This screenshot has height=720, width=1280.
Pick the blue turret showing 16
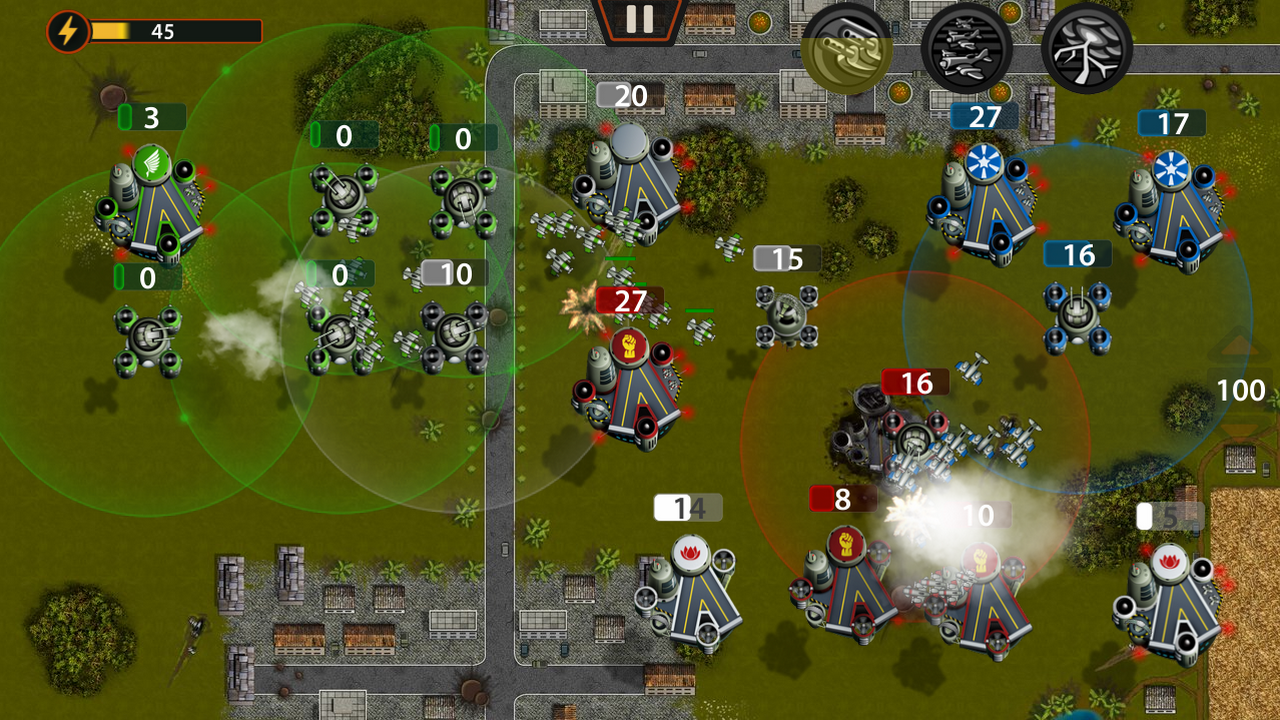[1077, 316]
